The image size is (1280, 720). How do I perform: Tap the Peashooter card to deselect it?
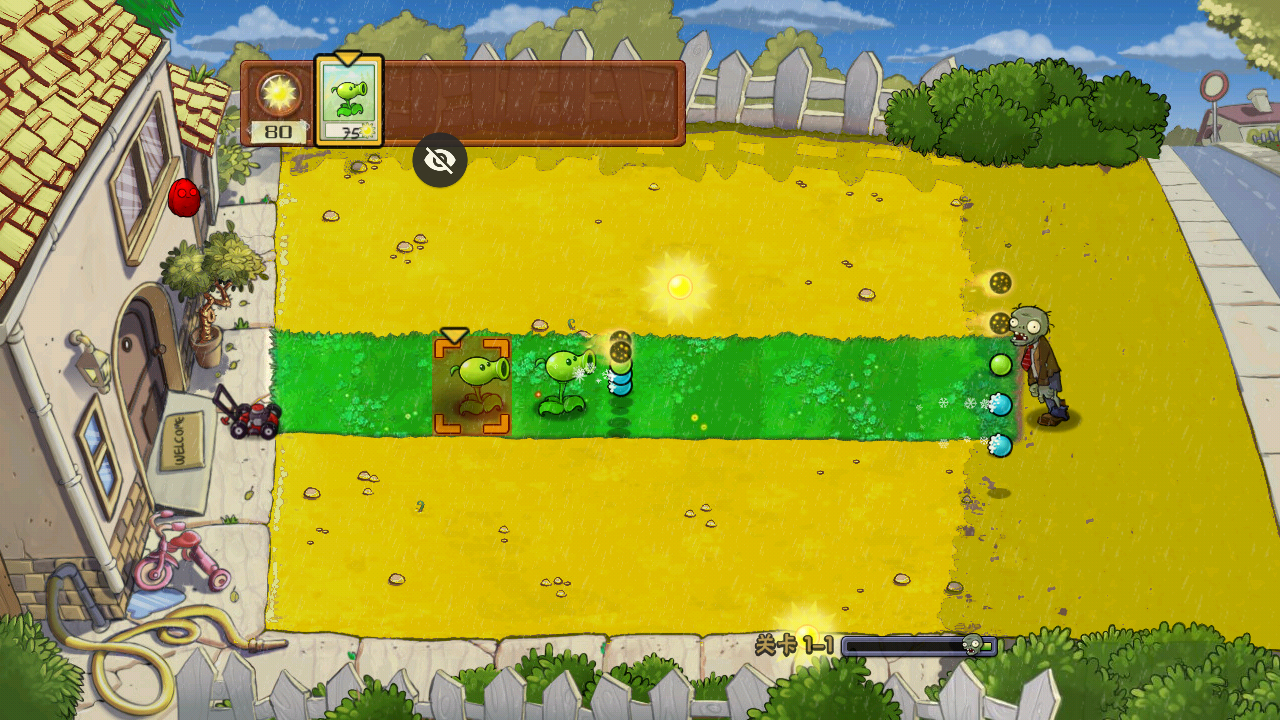tap(348, 100)
